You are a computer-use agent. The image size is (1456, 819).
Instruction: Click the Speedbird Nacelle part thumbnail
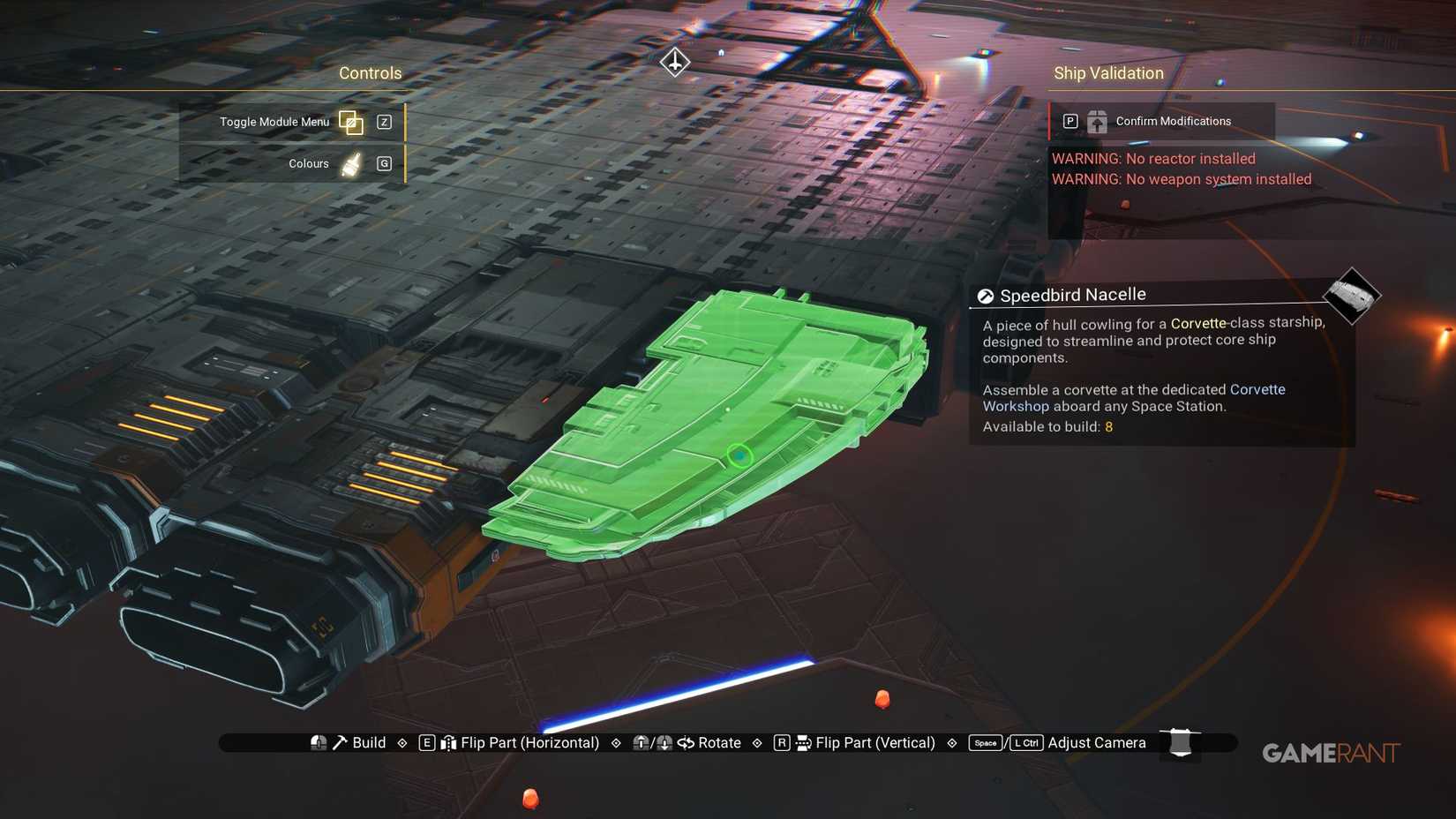pyautogui.click(x=1351, y=297)
